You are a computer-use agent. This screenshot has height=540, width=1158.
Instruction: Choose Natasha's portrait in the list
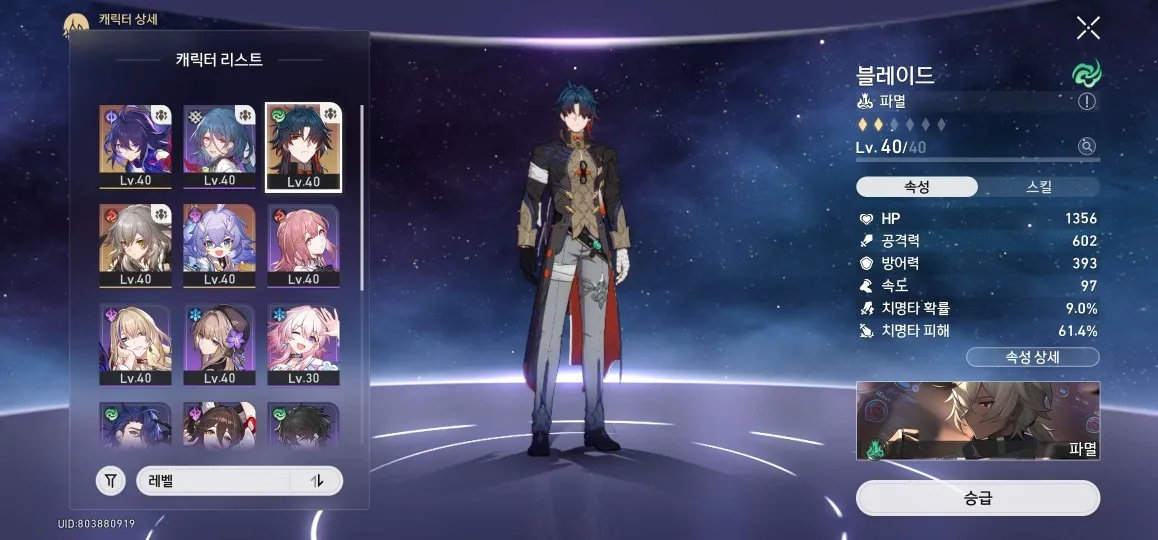[x=219, y=146]
